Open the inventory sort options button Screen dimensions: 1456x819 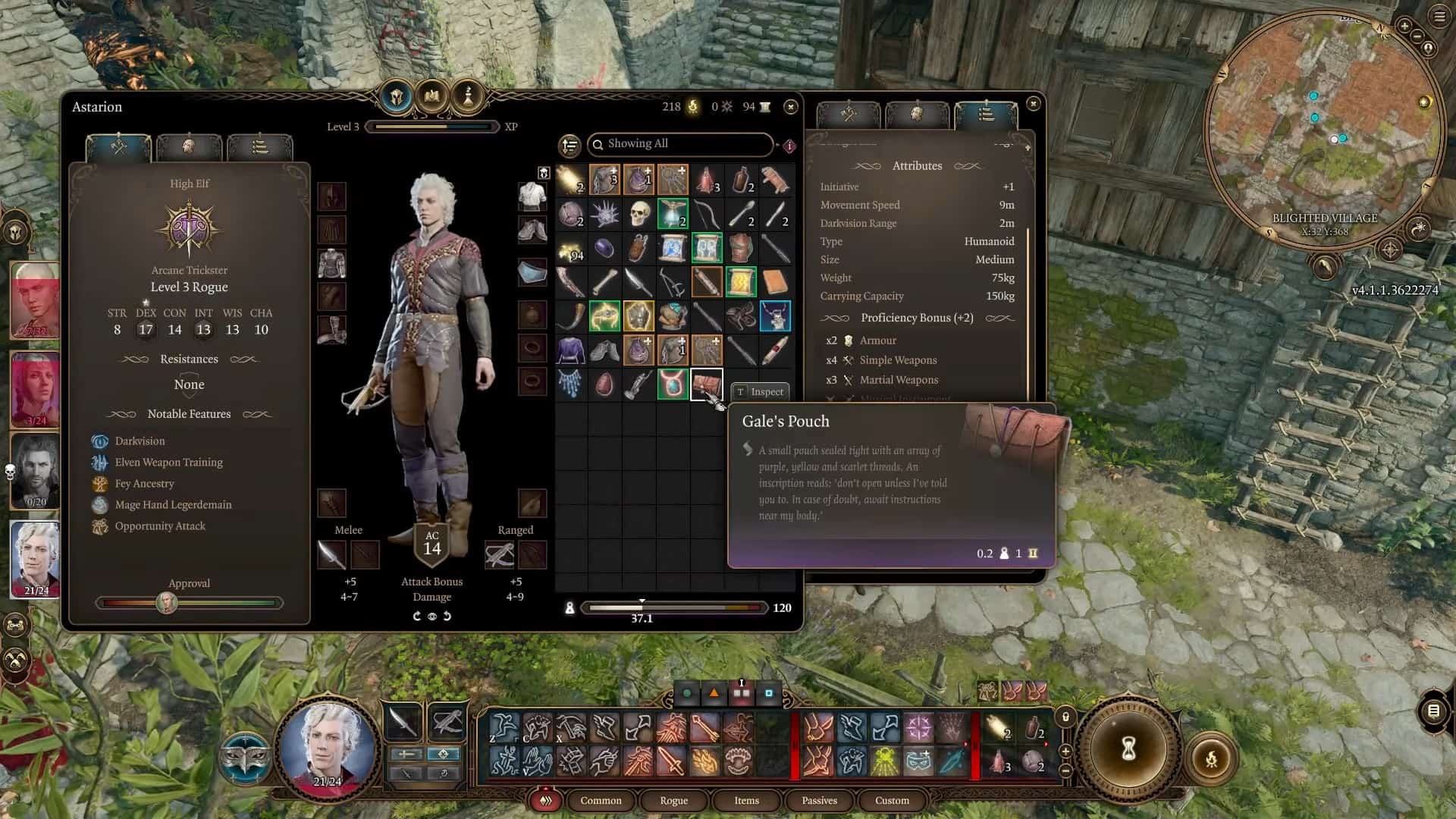570,145
